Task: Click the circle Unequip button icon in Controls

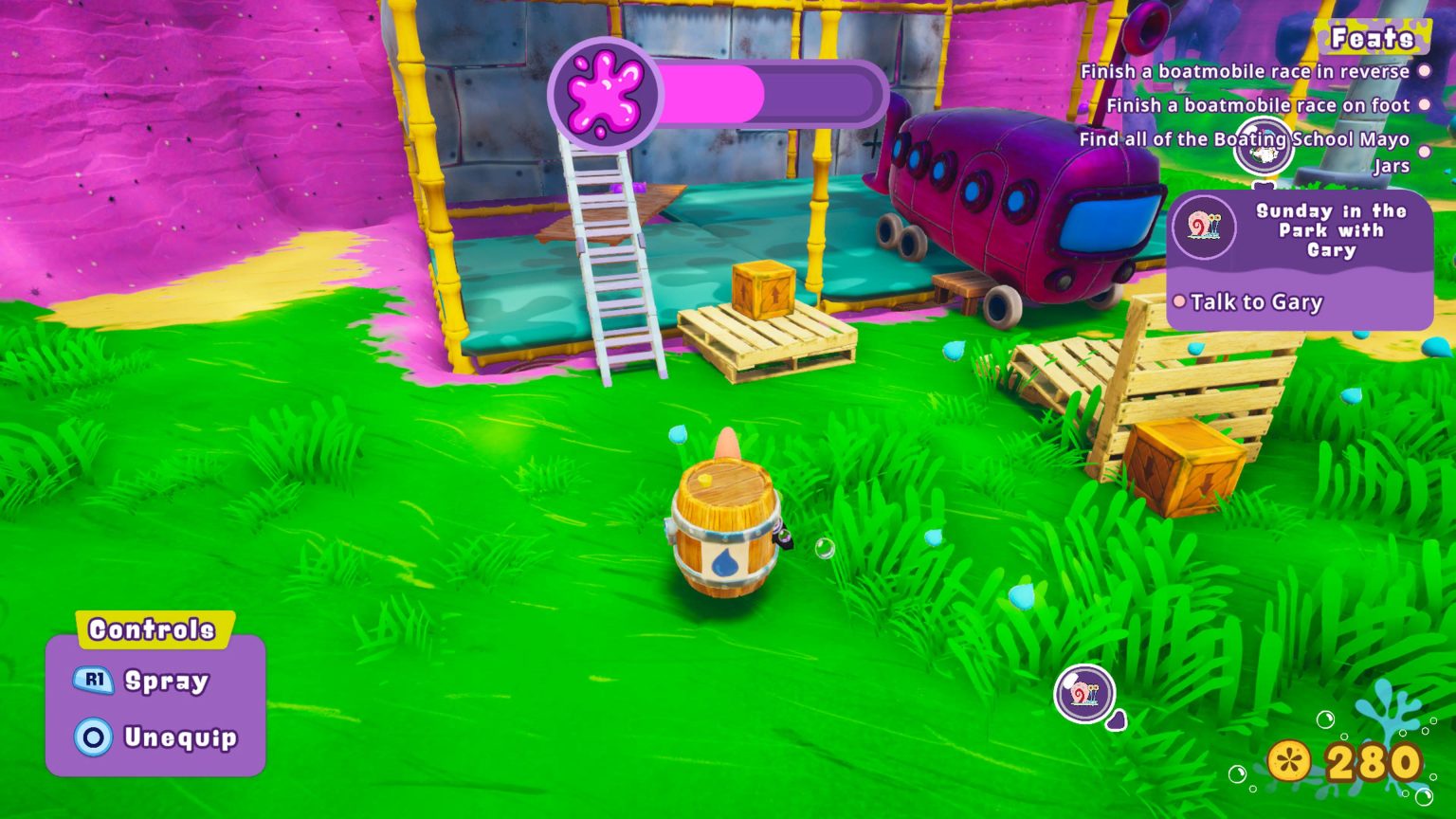Action: pos(92,738)
